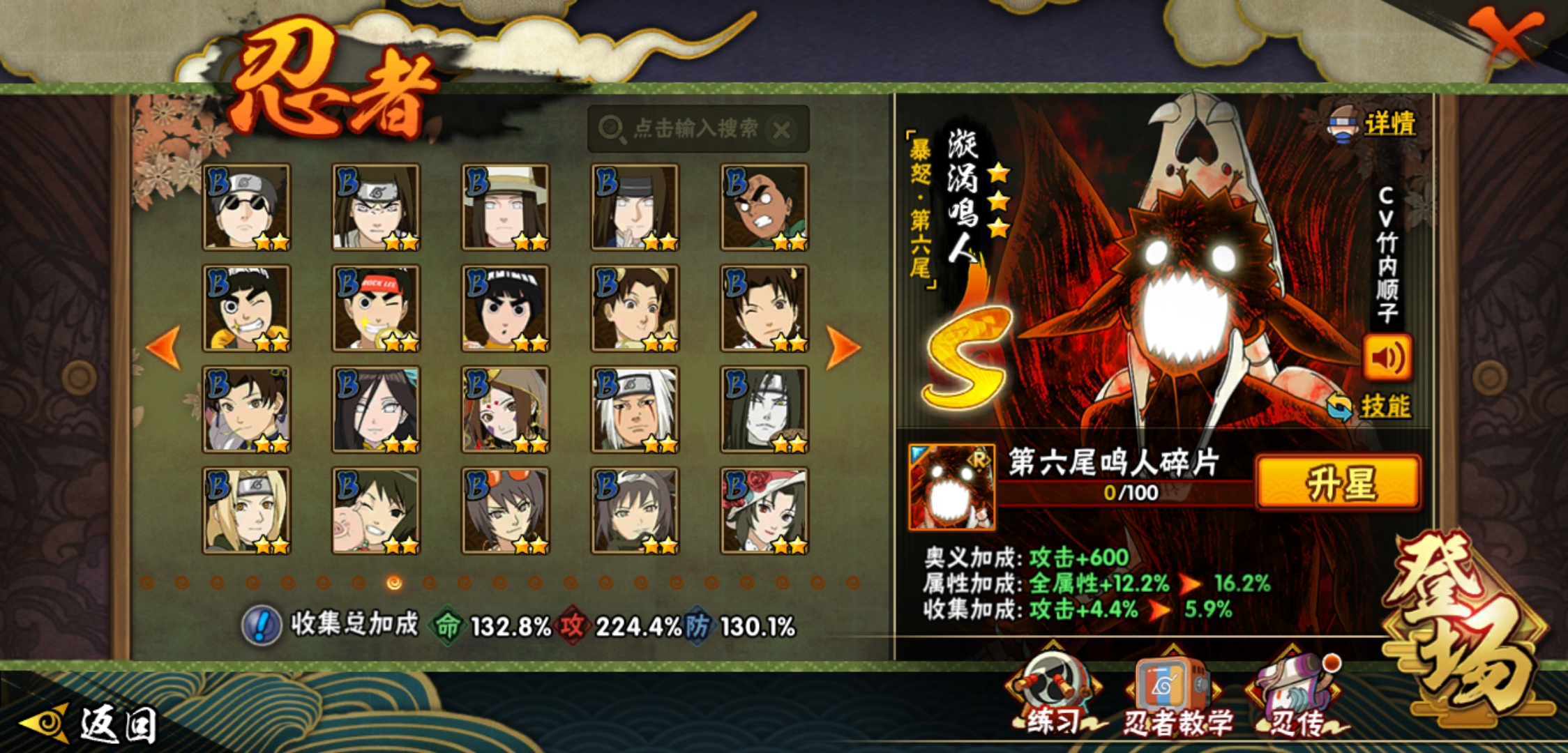Clear the search field with its X
The image size is (1568, 753).
pyautogui.click(x=783, y=130)
